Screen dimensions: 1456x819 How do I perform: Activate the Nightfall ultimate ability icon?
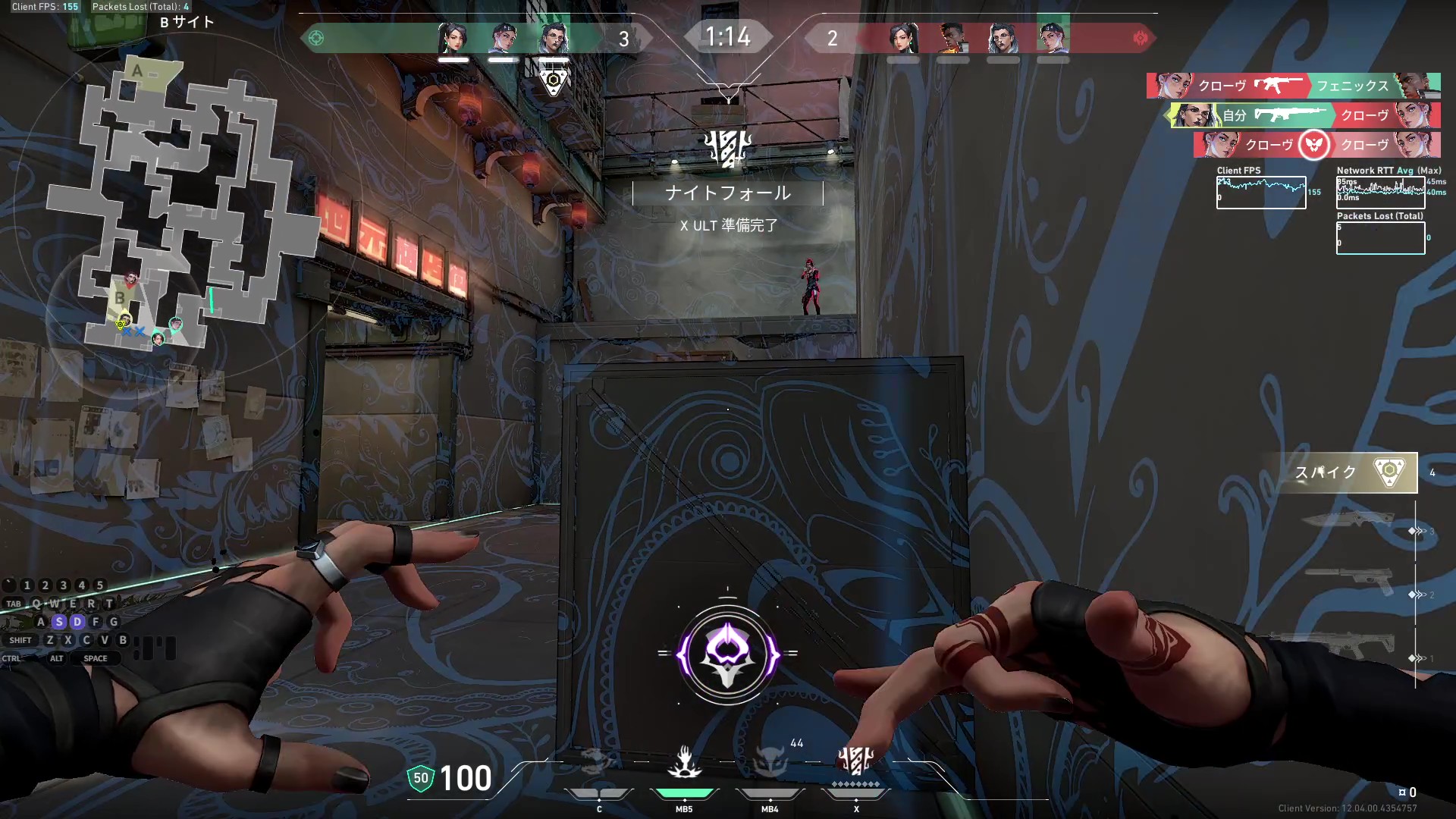856,760
